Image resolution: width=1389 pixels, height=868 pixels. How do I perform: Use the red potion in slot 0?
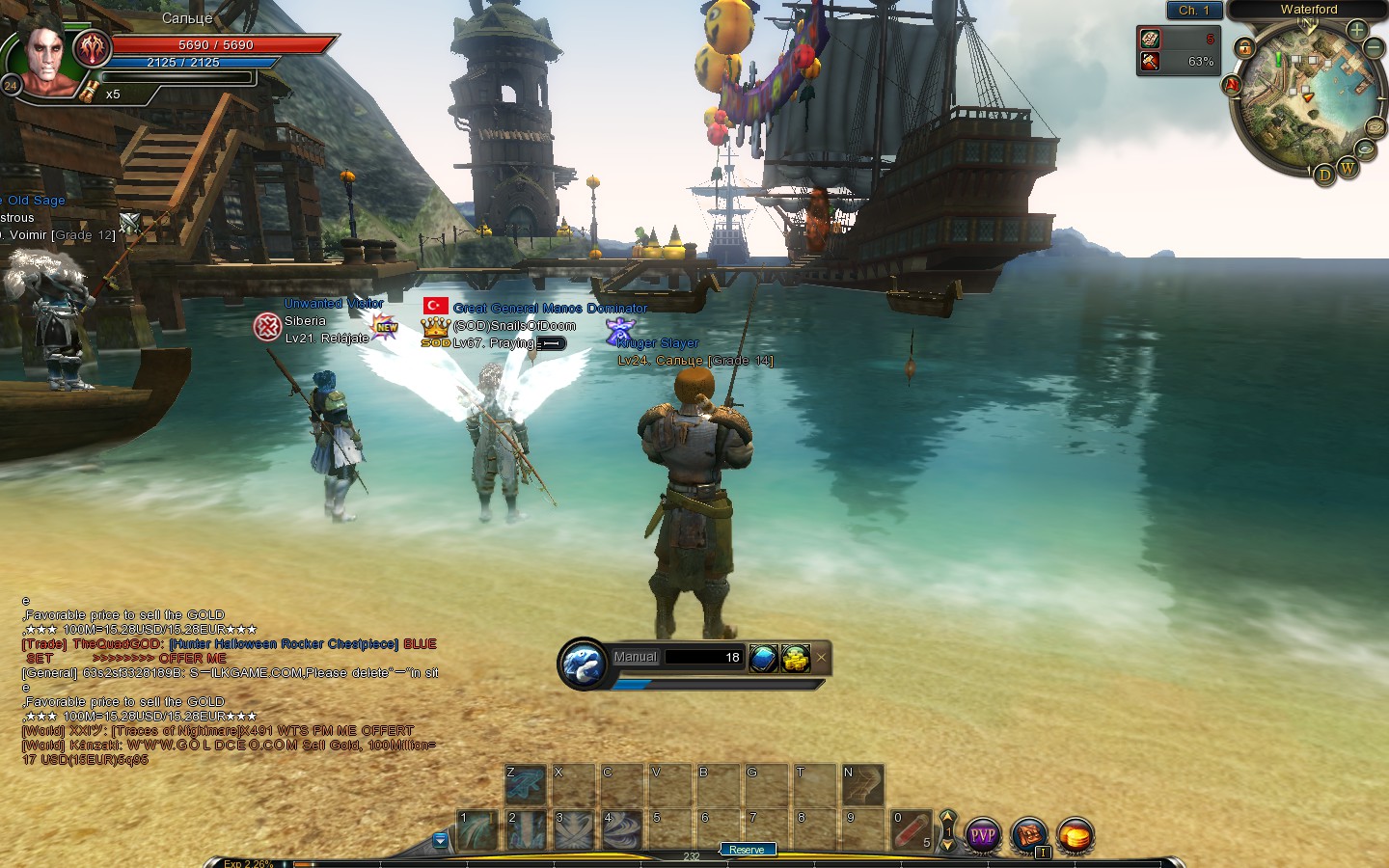click(x=911, y=830)
